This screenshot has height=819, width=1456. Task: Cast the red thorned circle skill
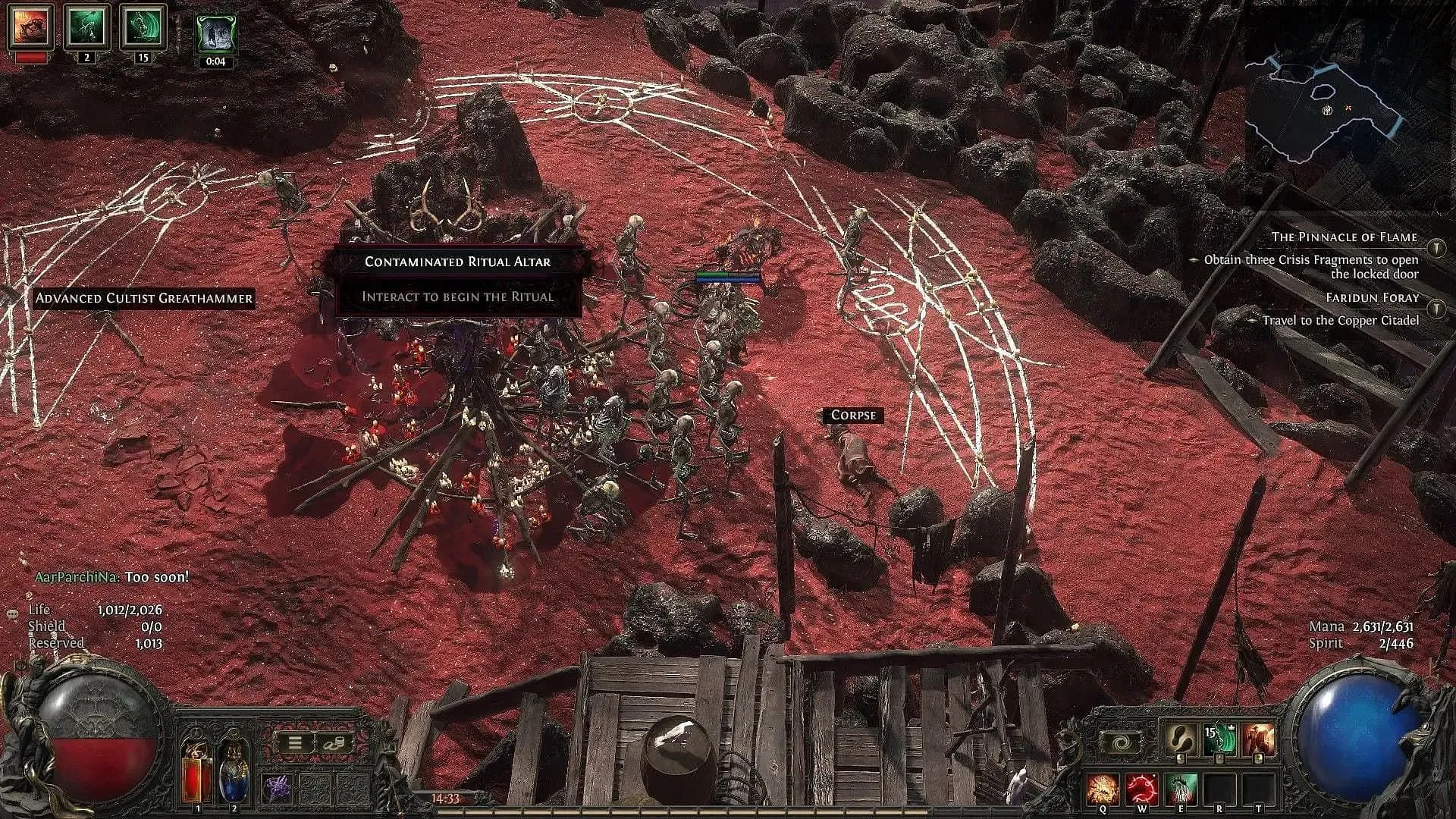[x=1141, y=789]
